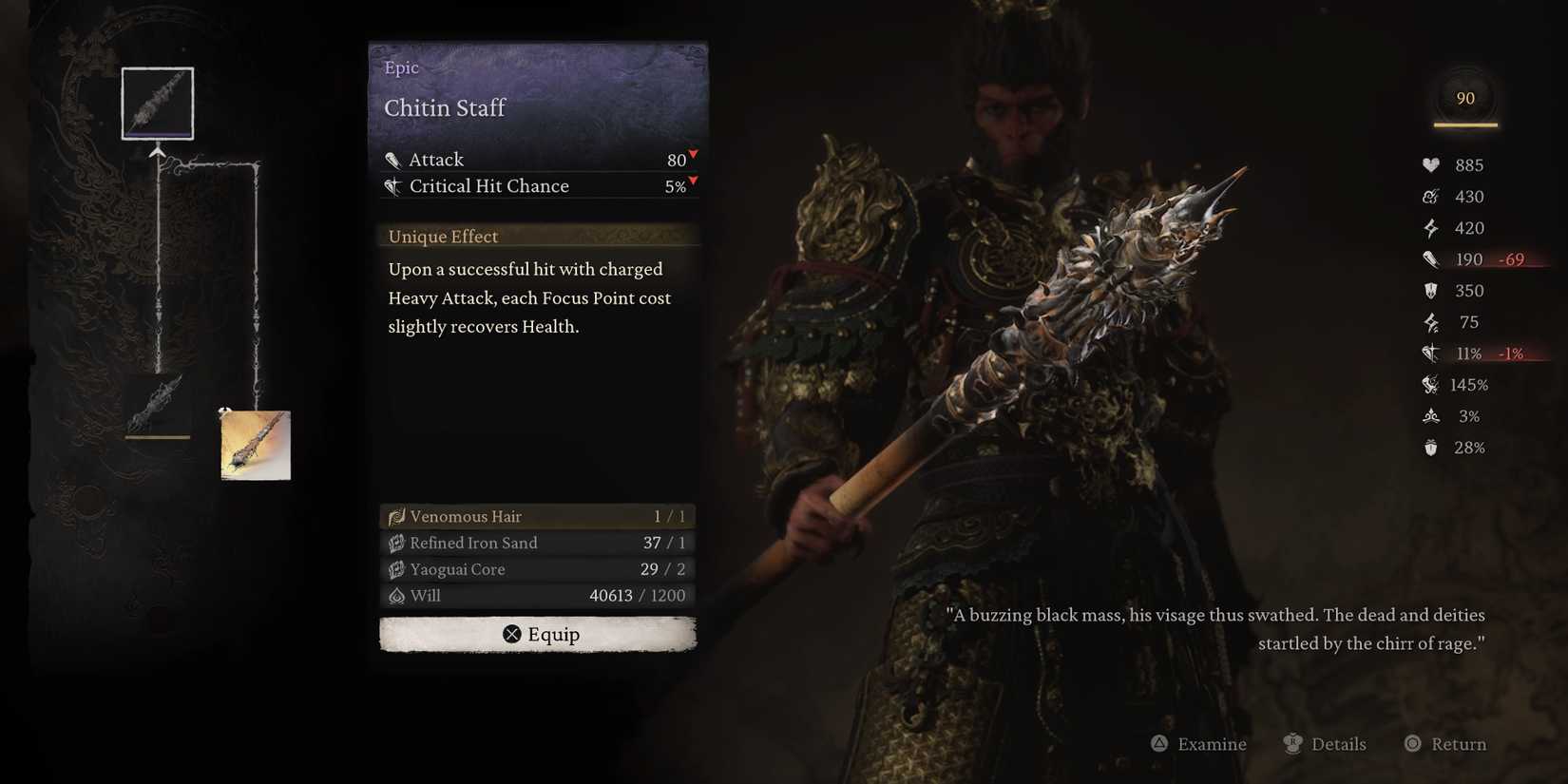The height and width of the screenshot is (784, 1568).
Task: Click the sword icon beside Attack 80
Action: click(393, 159)
